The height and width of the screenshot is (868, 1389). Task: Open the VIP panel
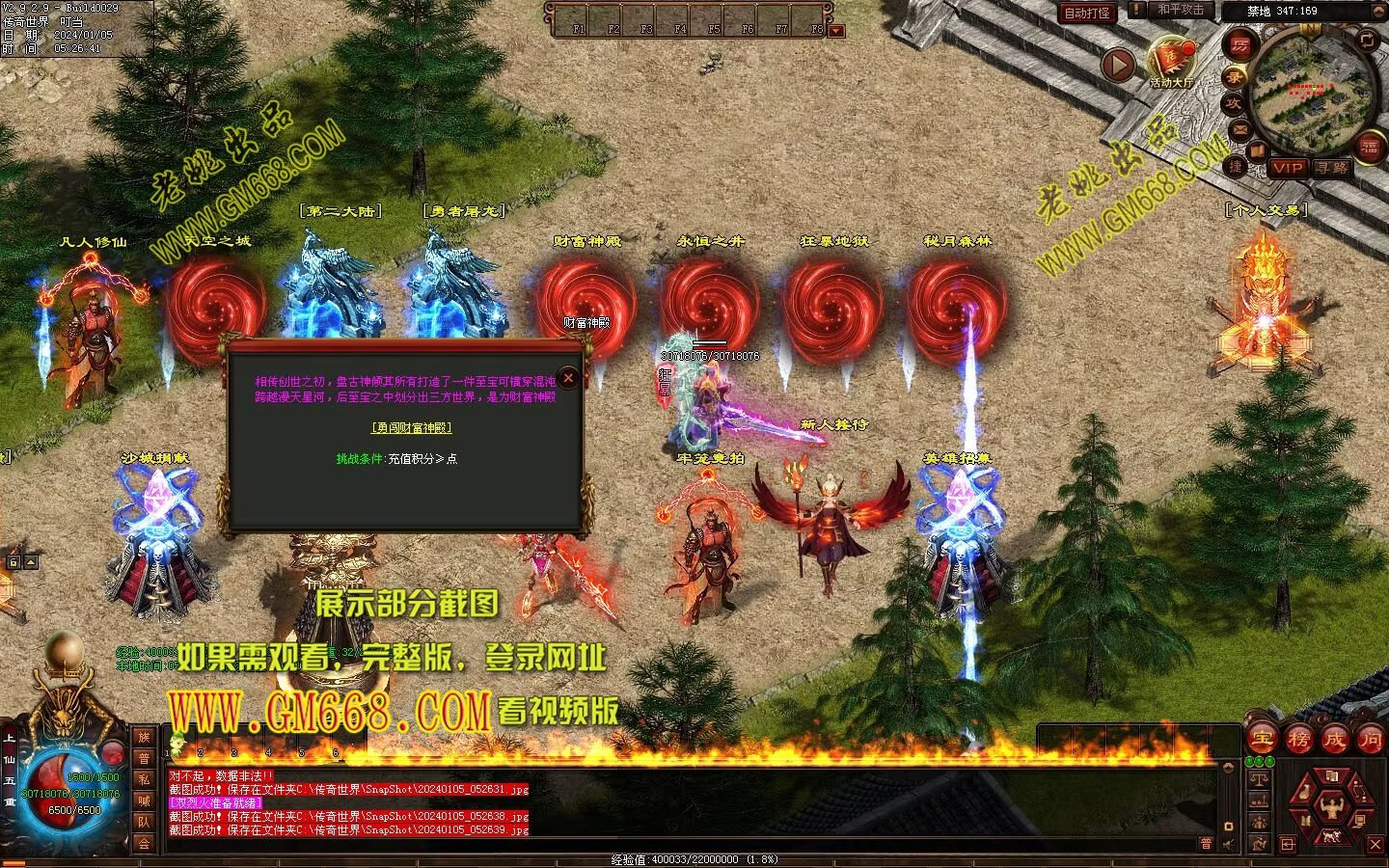(1287, 168)
